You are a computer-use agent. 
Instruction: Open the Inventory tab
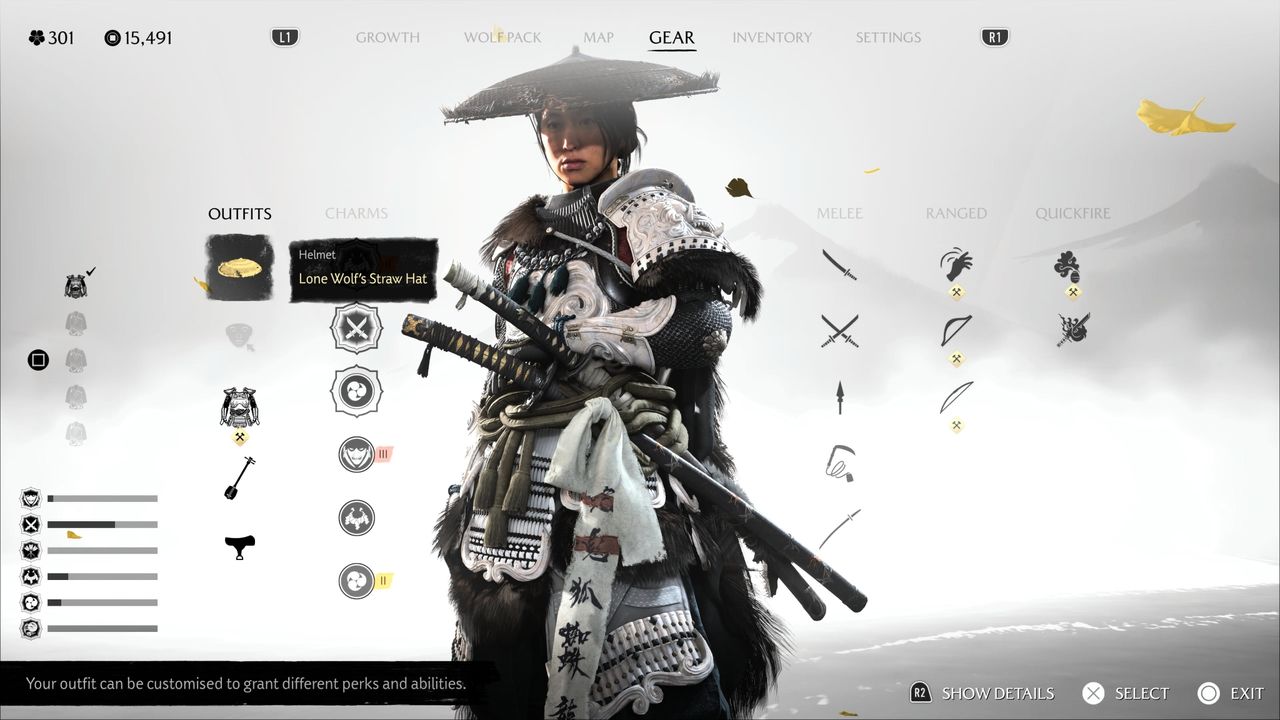click(771, 38)
